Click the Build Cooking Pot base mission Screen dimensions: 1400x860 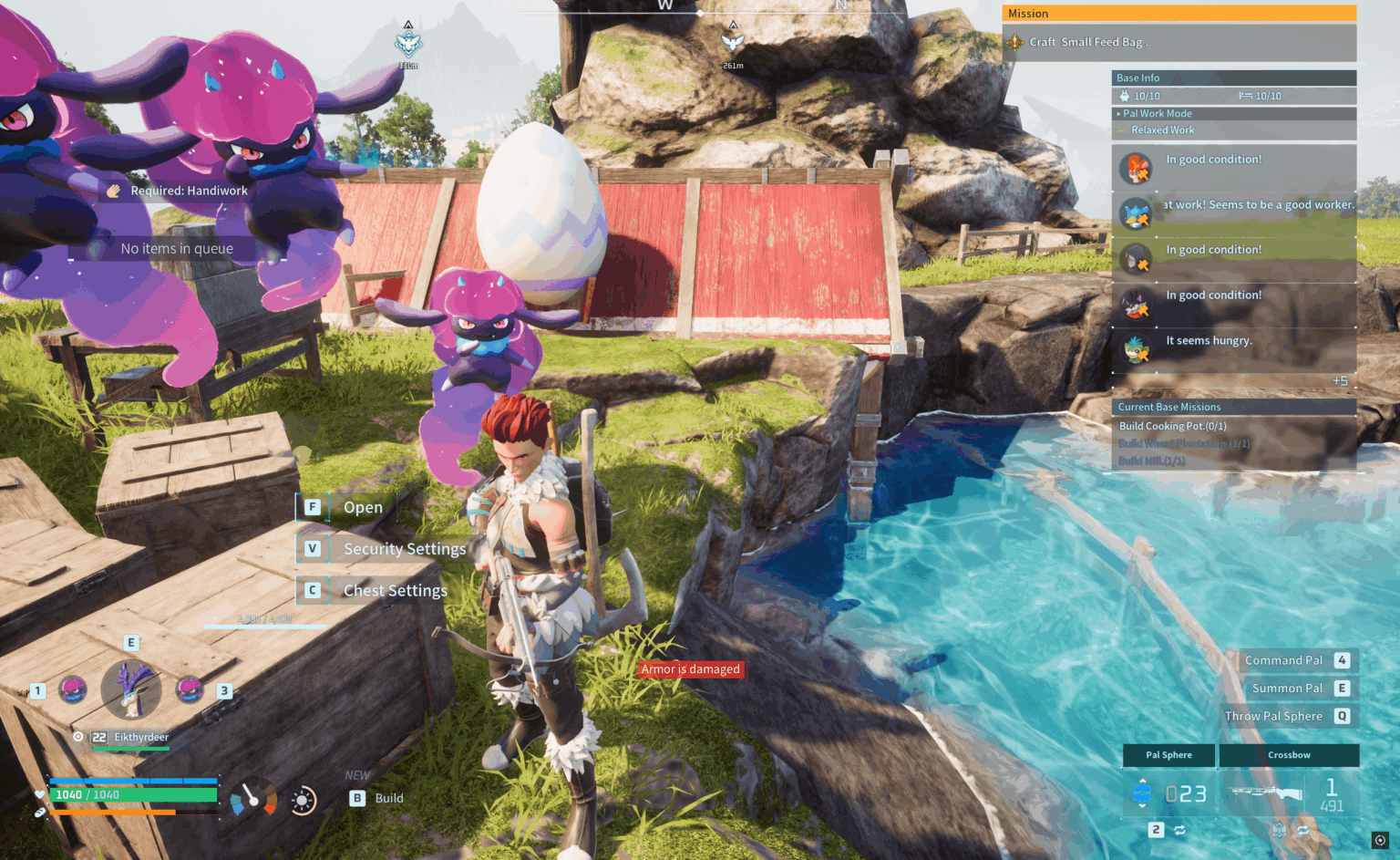[1172, 427]
